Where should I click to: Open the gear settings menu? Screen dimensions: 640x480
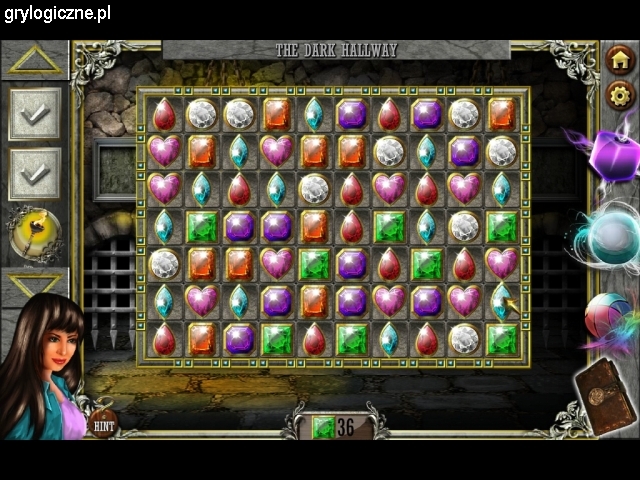click(621, 95)
